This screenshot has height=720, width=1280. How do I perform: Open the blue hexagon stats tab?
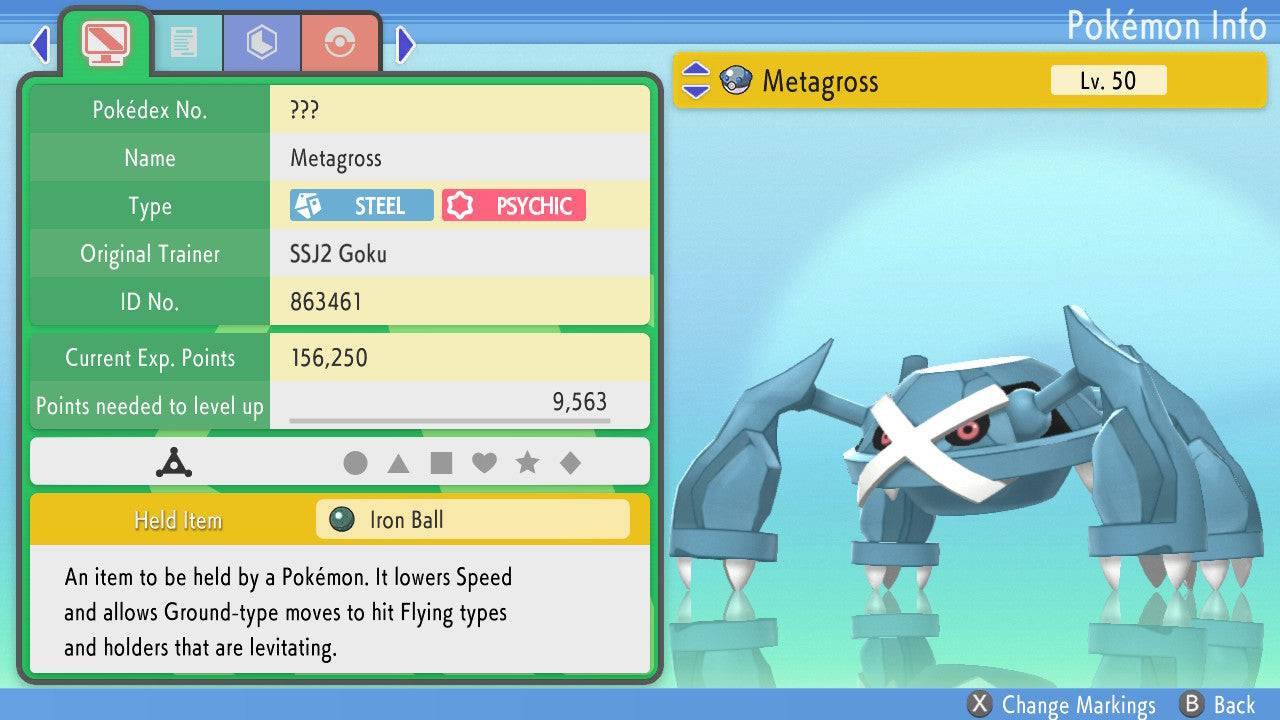[x=262, y=43]
